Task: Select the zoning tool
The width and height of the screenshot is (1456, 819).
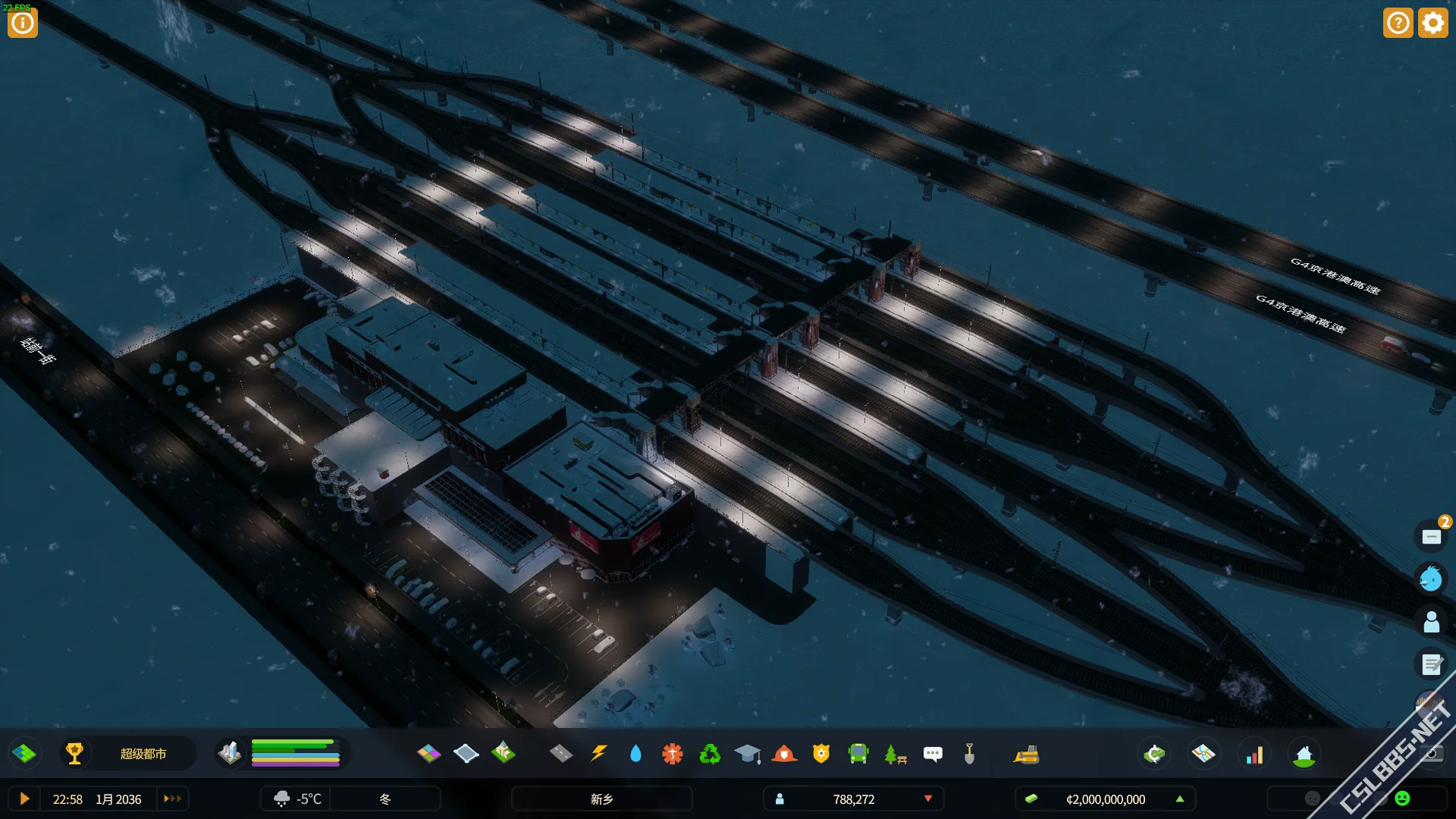Action: pyautogui.click(x=429, y=754)
